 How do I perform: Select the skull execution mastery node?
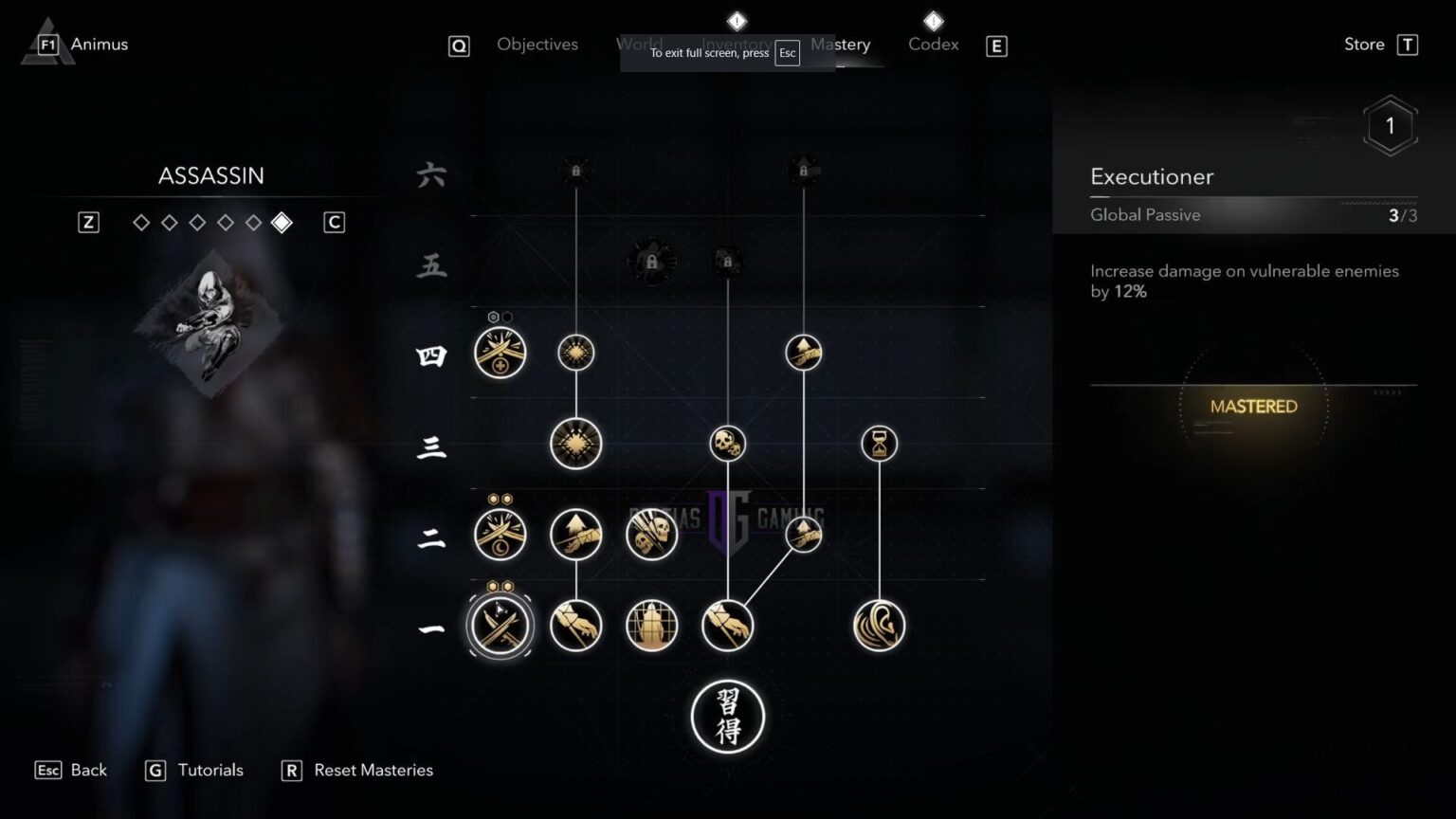click(x=728, y=443)
